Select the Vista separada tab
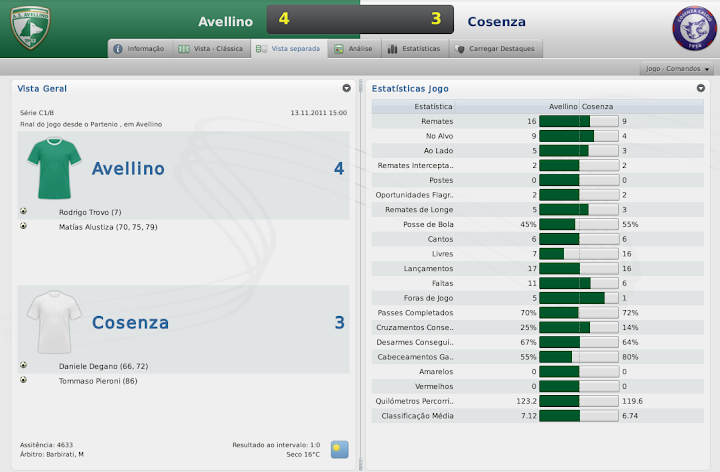 (289, 48)
